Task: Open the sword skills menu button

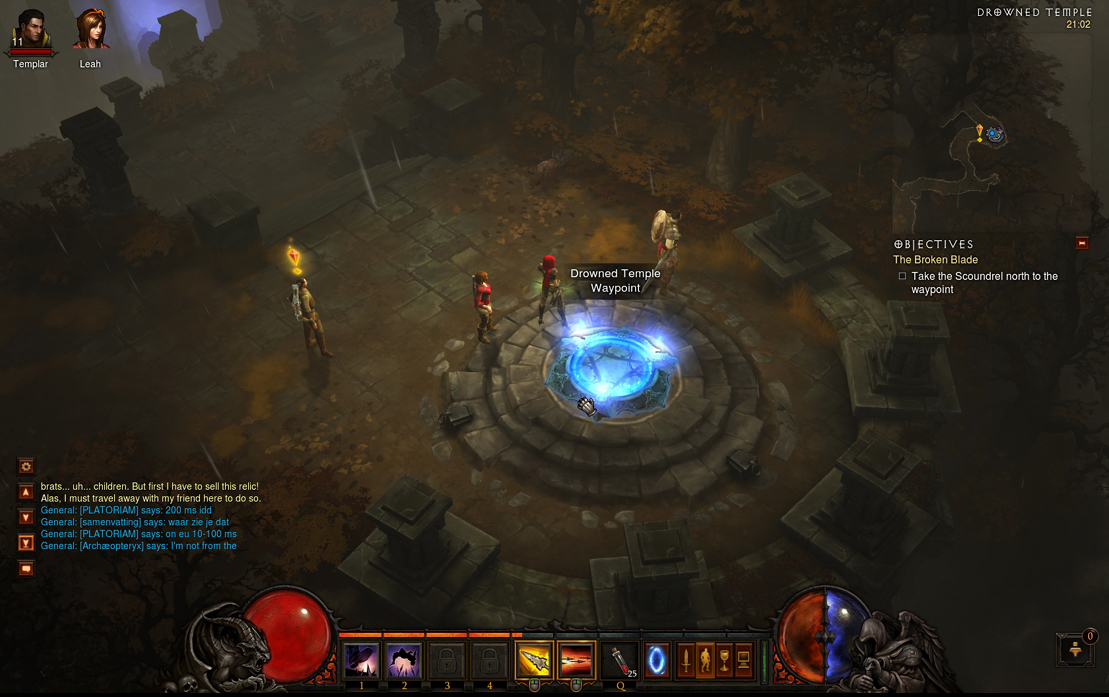Action: click(686, 661)
